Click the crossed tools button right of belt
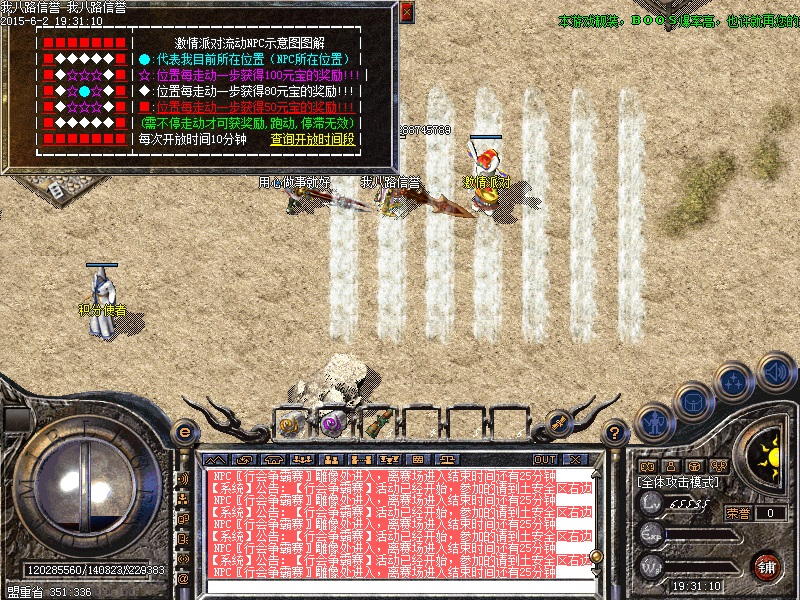The width and height of the screenshot is (800, 600). (560, 422)
